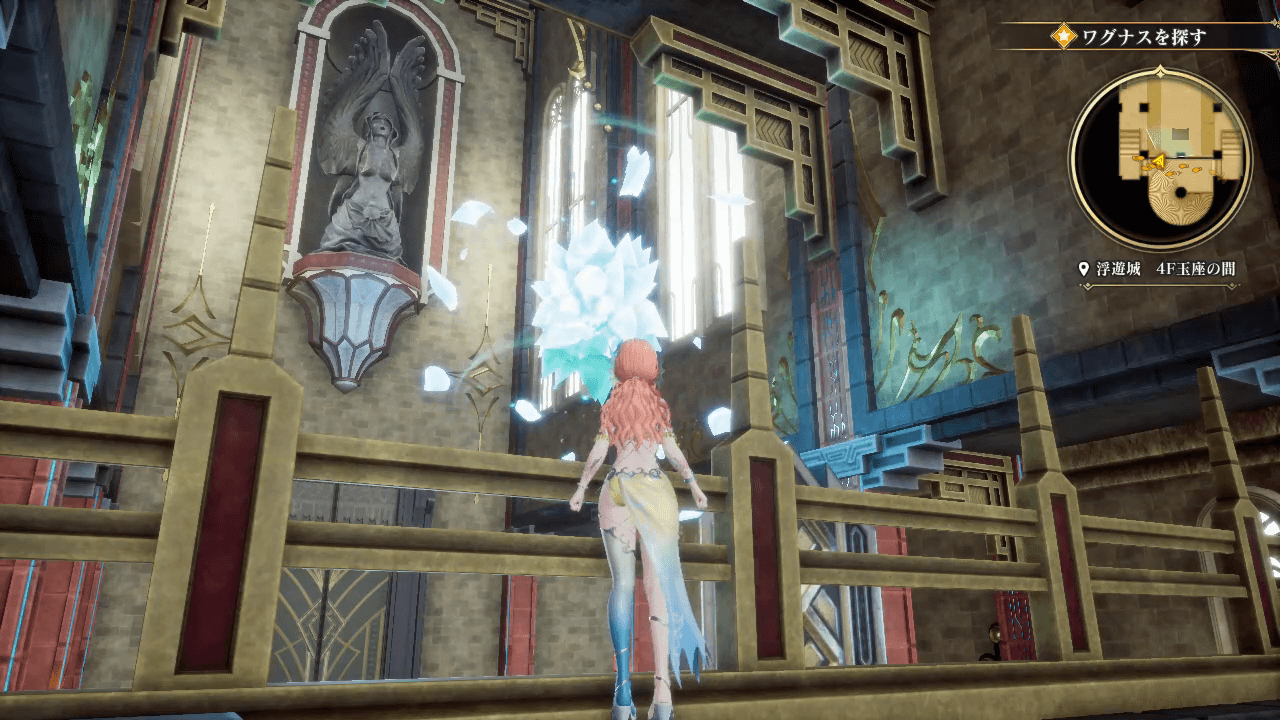
Task: Click the 浮遊城 4F玉座の間 location label
Action: coord(1166,270)
